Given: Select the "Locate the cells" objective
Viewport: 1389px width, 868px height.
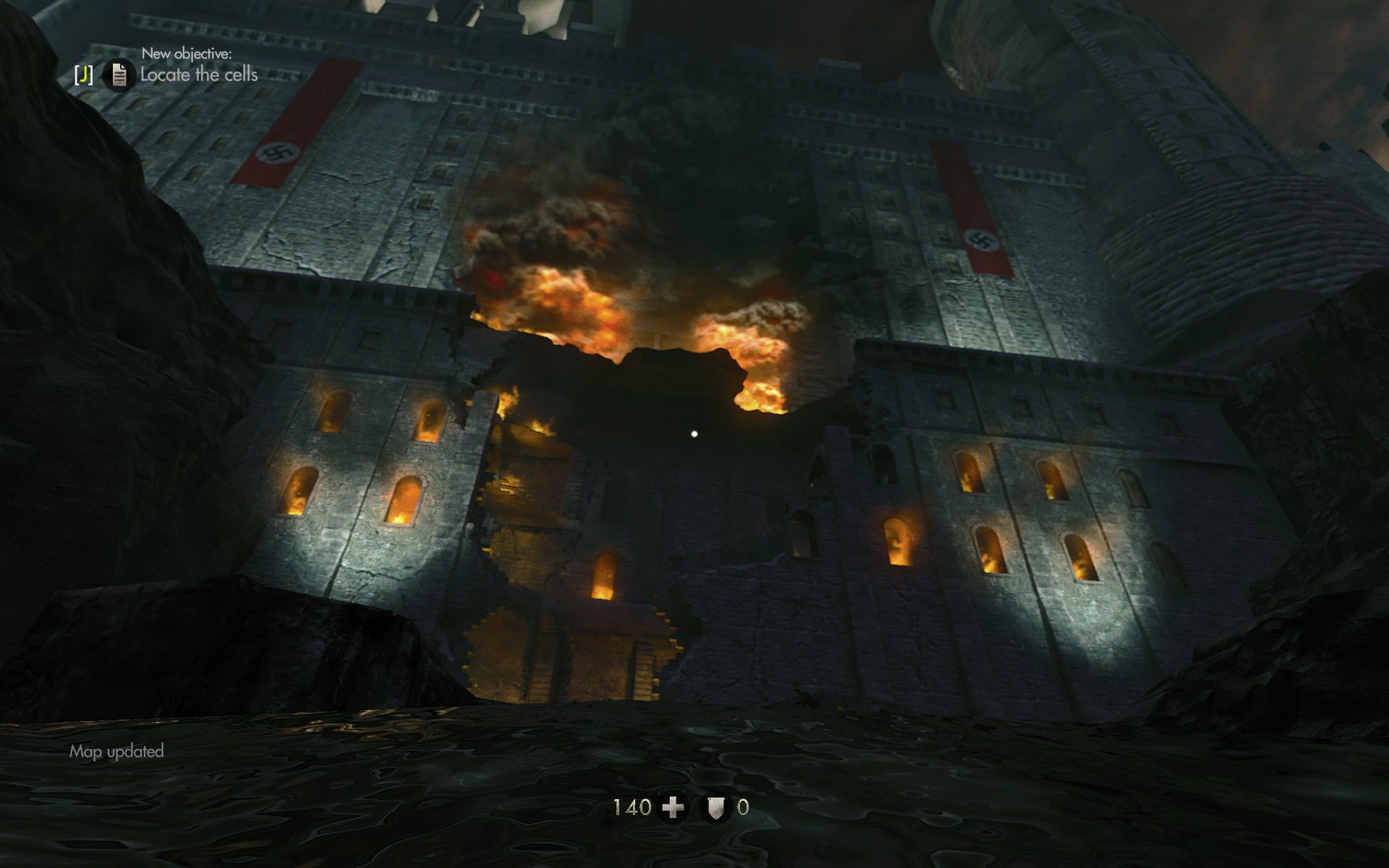Looking at the screenshot, I should [199, 75].
